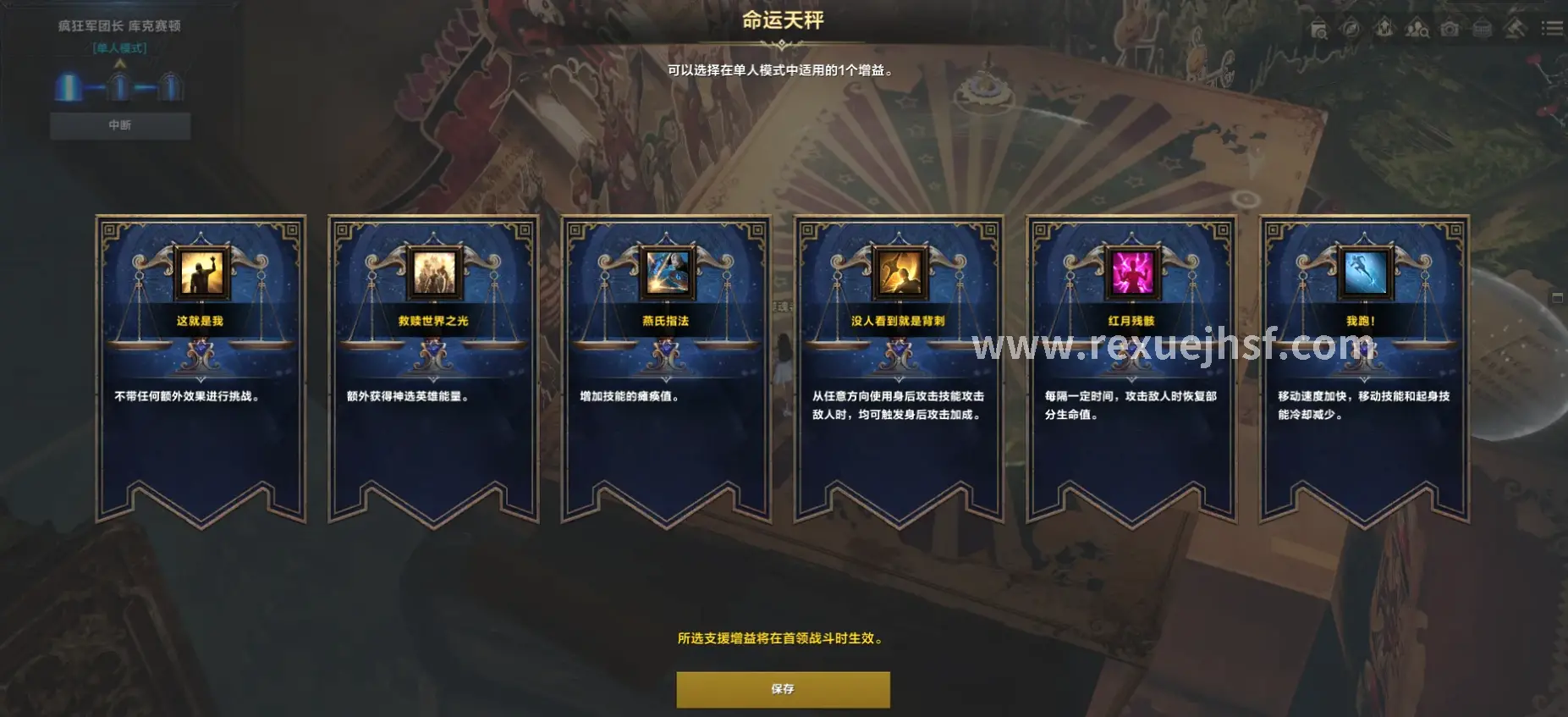1568x717 pixels.
Task: Open the hamburger list menu at top right
Action: pos(1552,28)
